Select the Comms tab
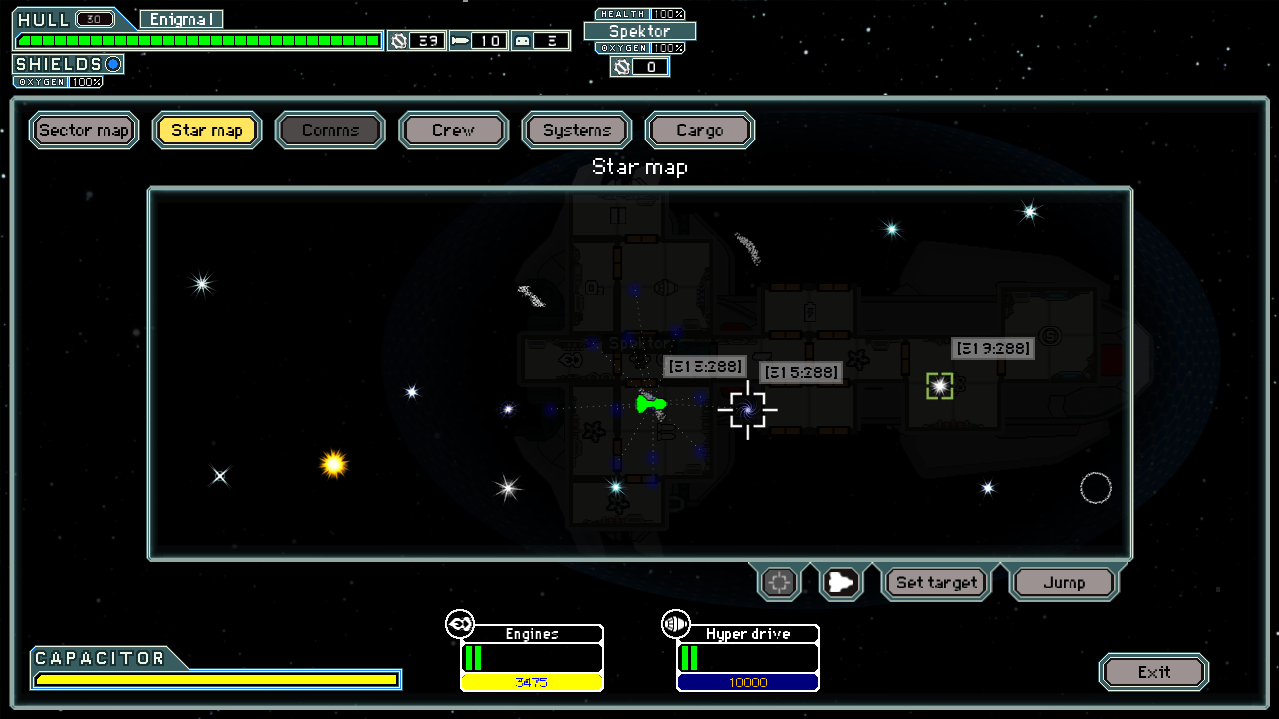1279x719 pixels. tap(330, 130)
